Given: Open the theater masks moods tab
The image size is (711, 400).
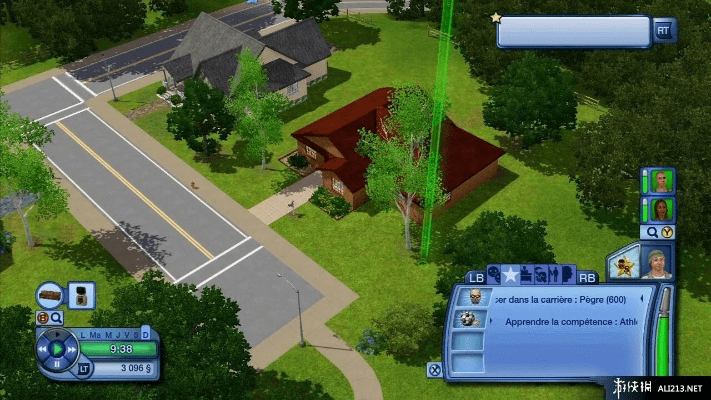Looking at the screenshot, I should click(x=492, y=275).
